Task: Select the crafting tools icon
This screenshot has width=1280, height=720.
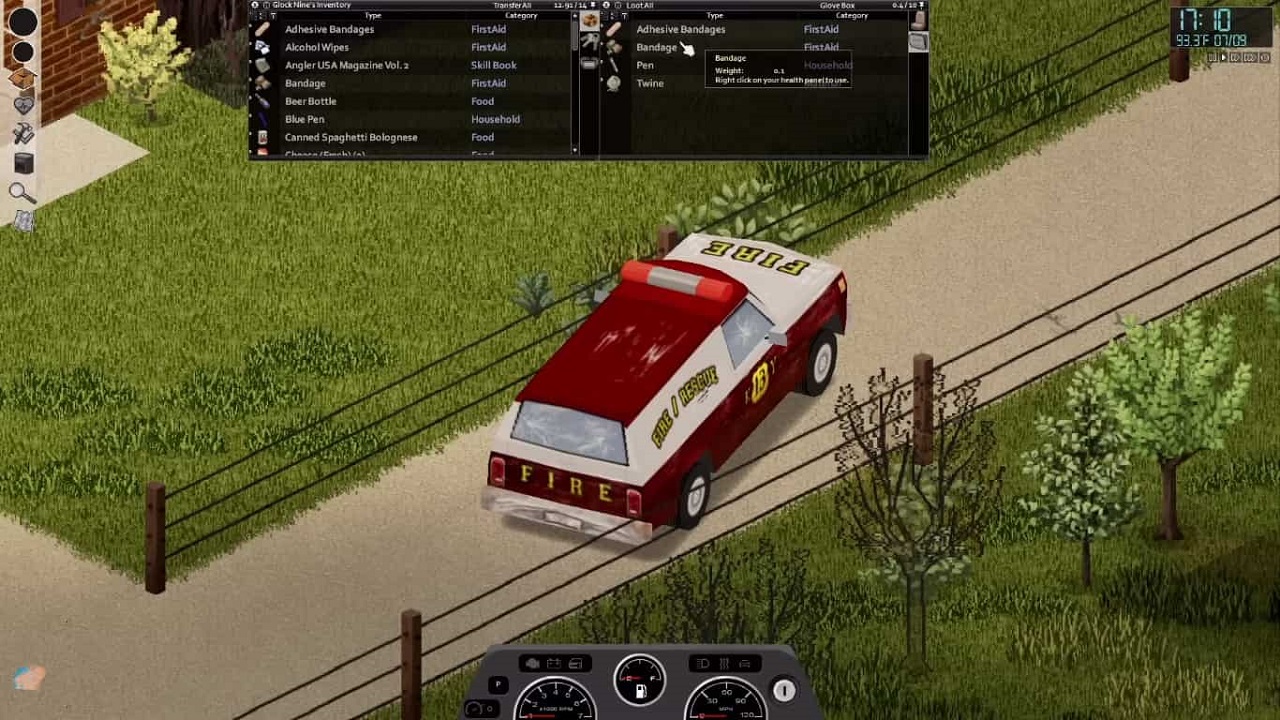Action: point(22,133)
